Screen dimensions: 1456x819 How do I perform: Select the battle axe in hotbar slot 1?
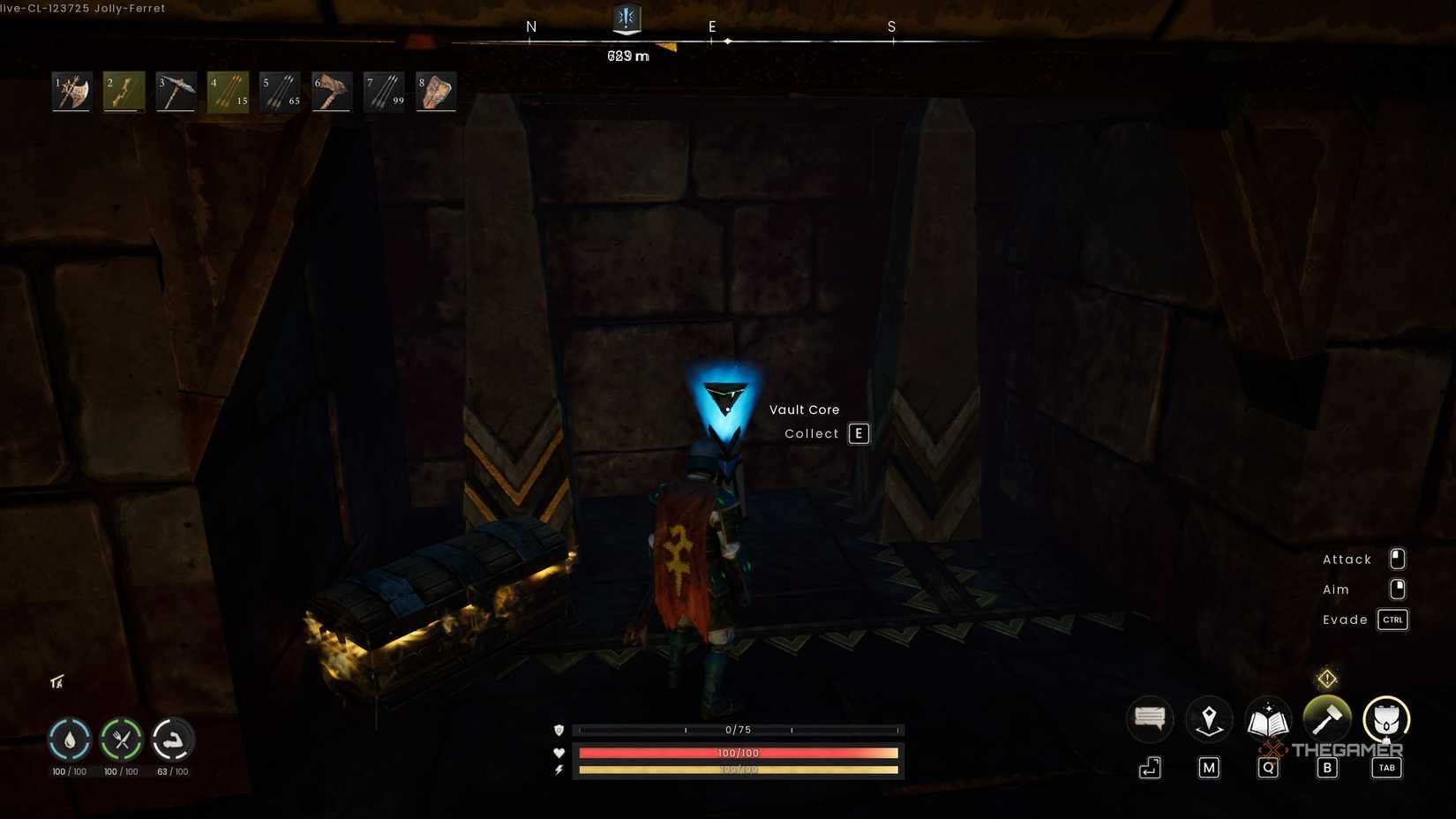(71, 91)
